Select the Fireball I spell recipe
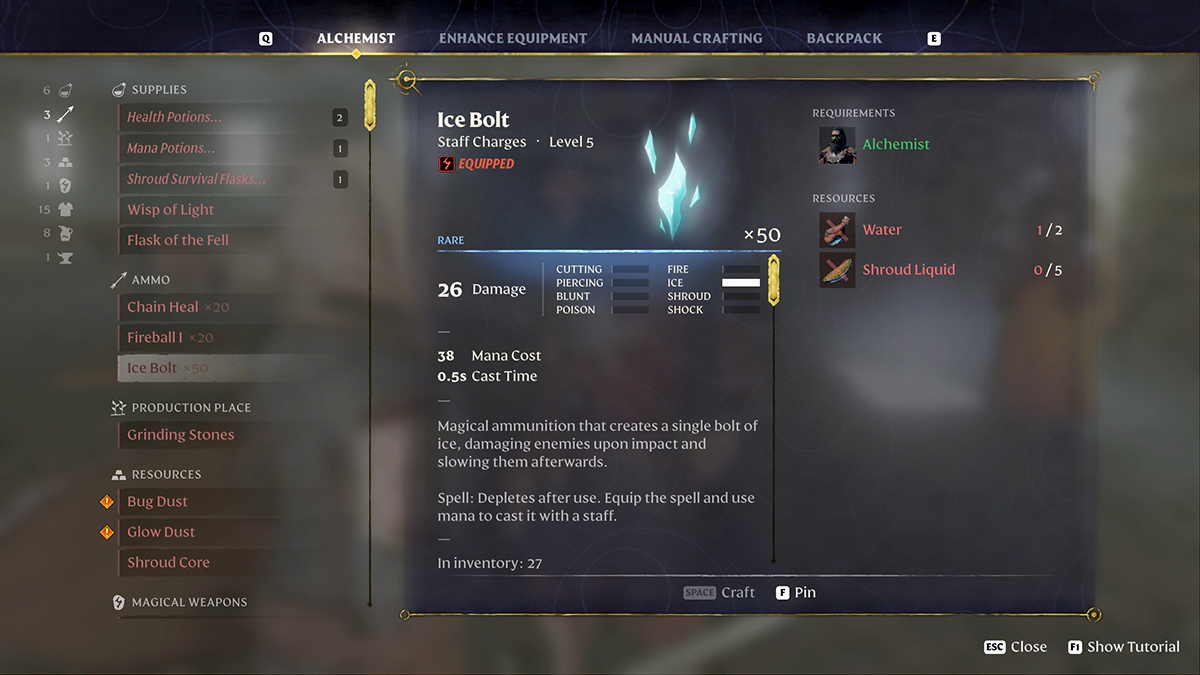The width and height of the screenshot is (1200, 675). [155, 338]
